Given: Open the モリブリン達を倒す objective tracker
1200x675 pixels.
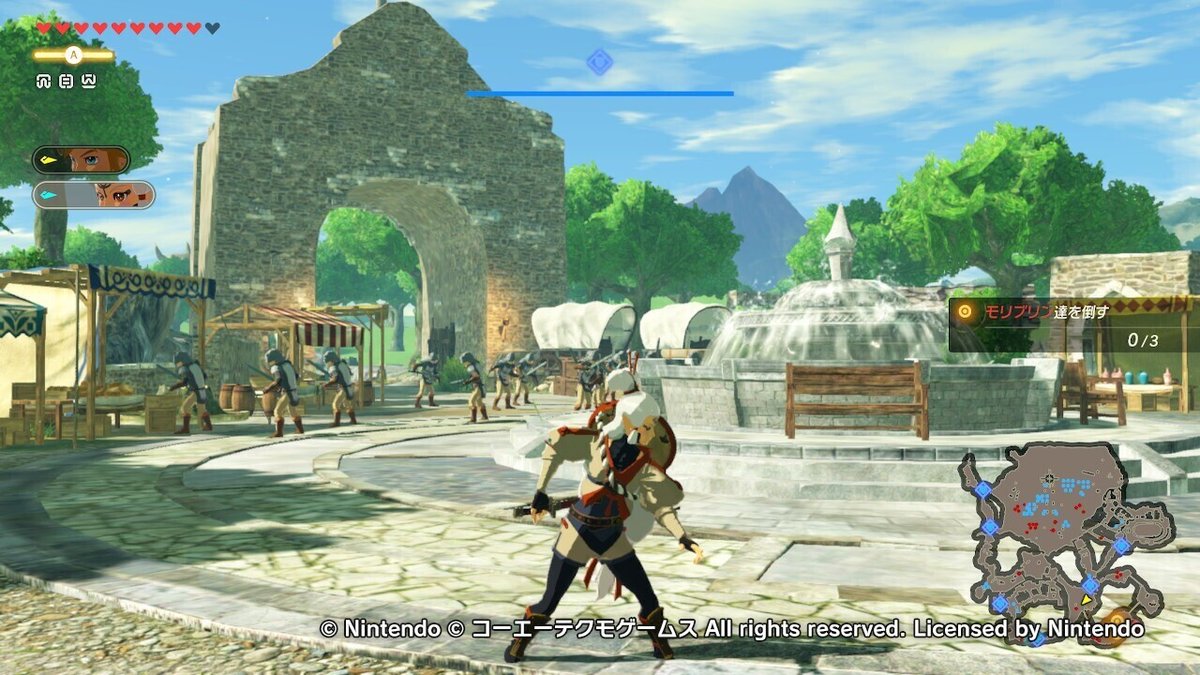Looking at the screenshot, I should pos(1072,325).
